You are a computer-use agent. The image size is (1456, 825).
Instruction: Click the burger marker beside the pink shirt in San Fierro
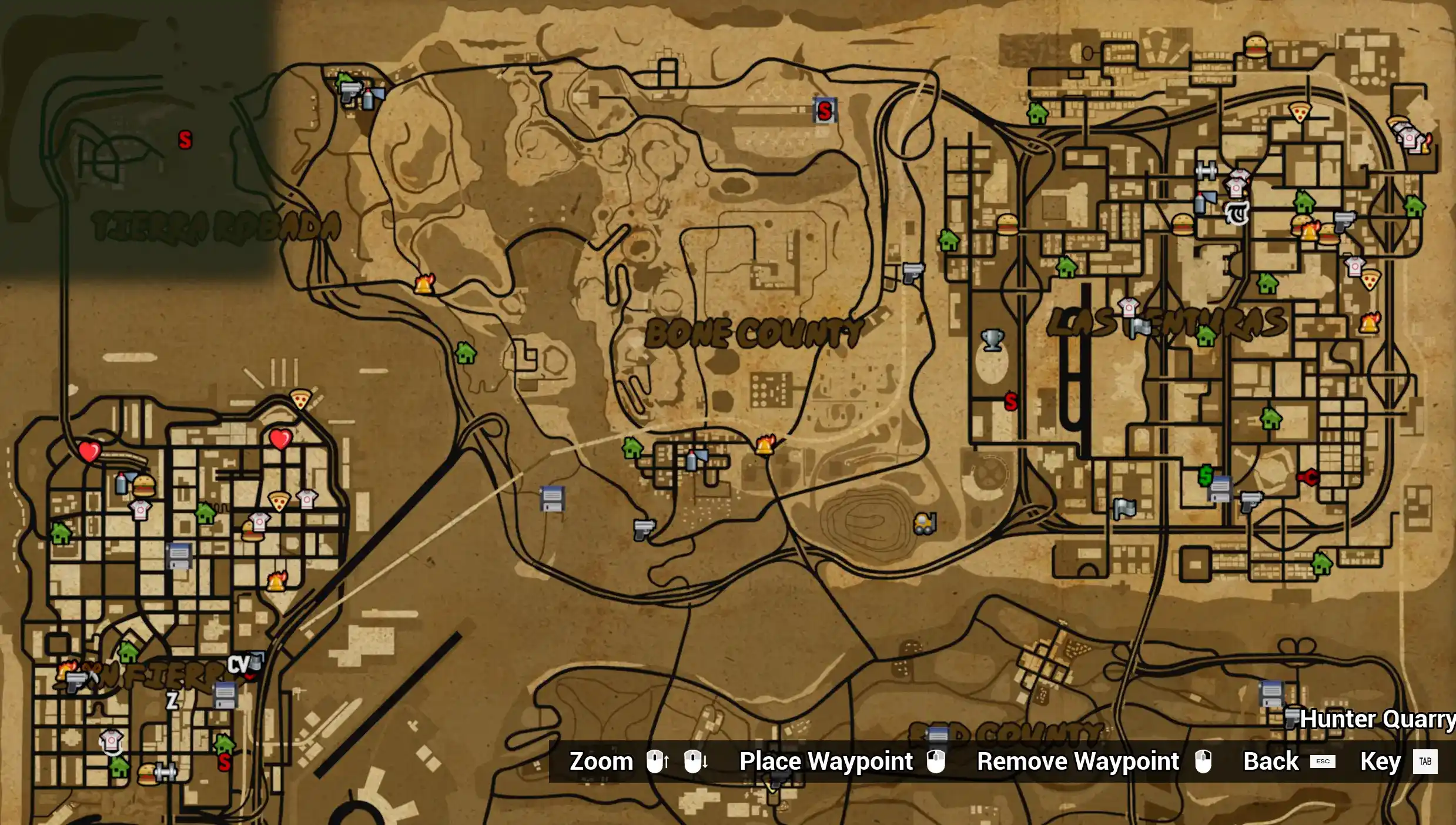point(252,533)
